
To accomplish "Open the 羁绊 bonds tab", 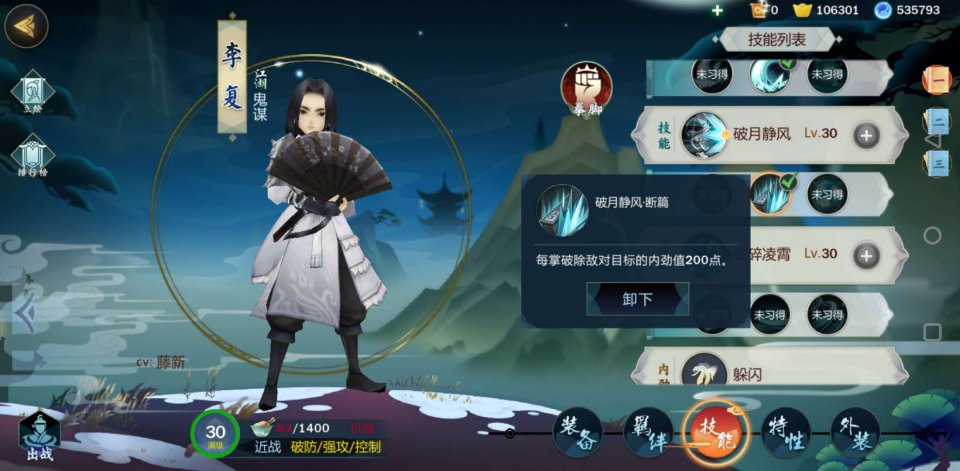I will [x=648, y=431].
